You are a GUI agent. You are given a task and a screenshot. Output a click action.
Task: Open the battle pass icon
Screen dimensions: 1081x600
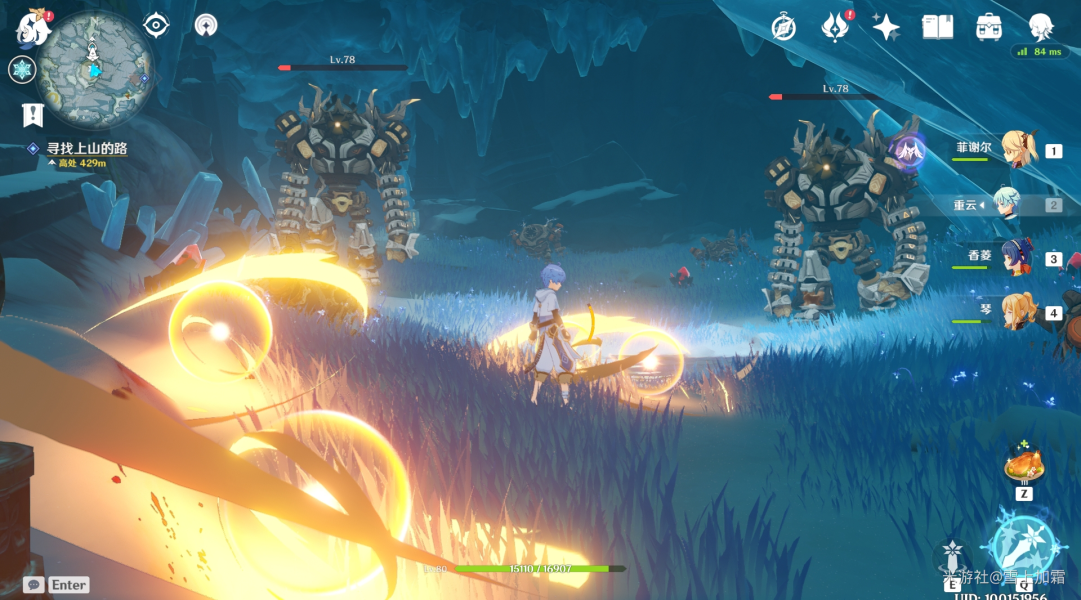(x=835, y=27)
